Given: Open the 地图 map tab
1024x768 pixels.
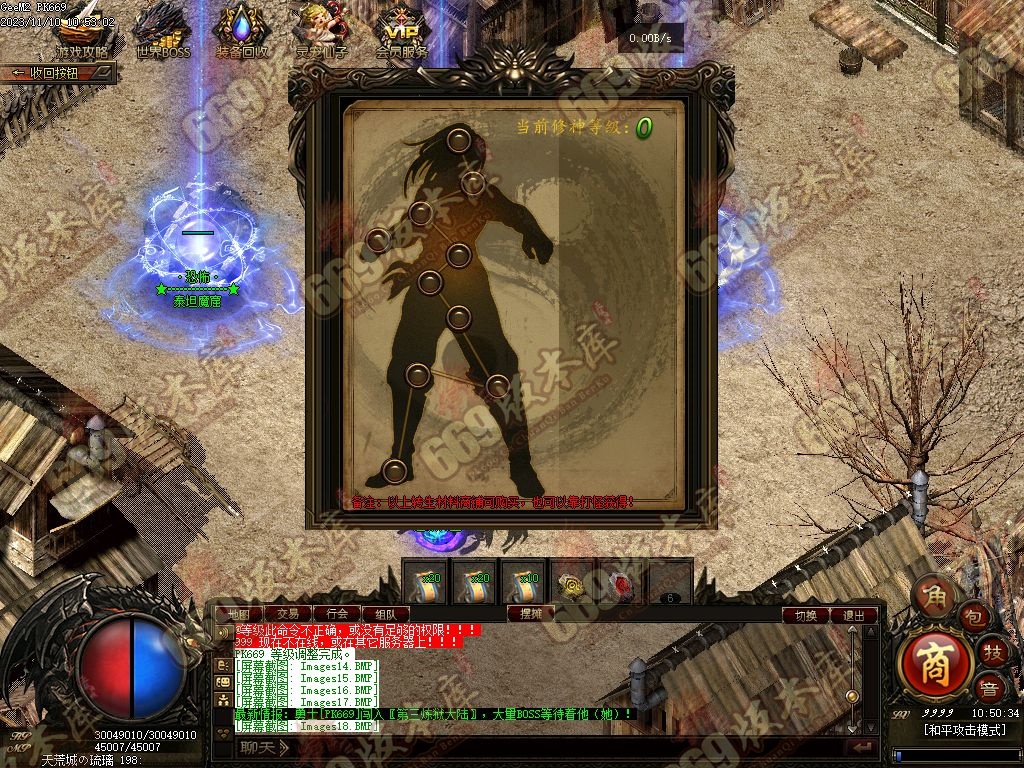Looking at the screenshot, I should (240, 613).
